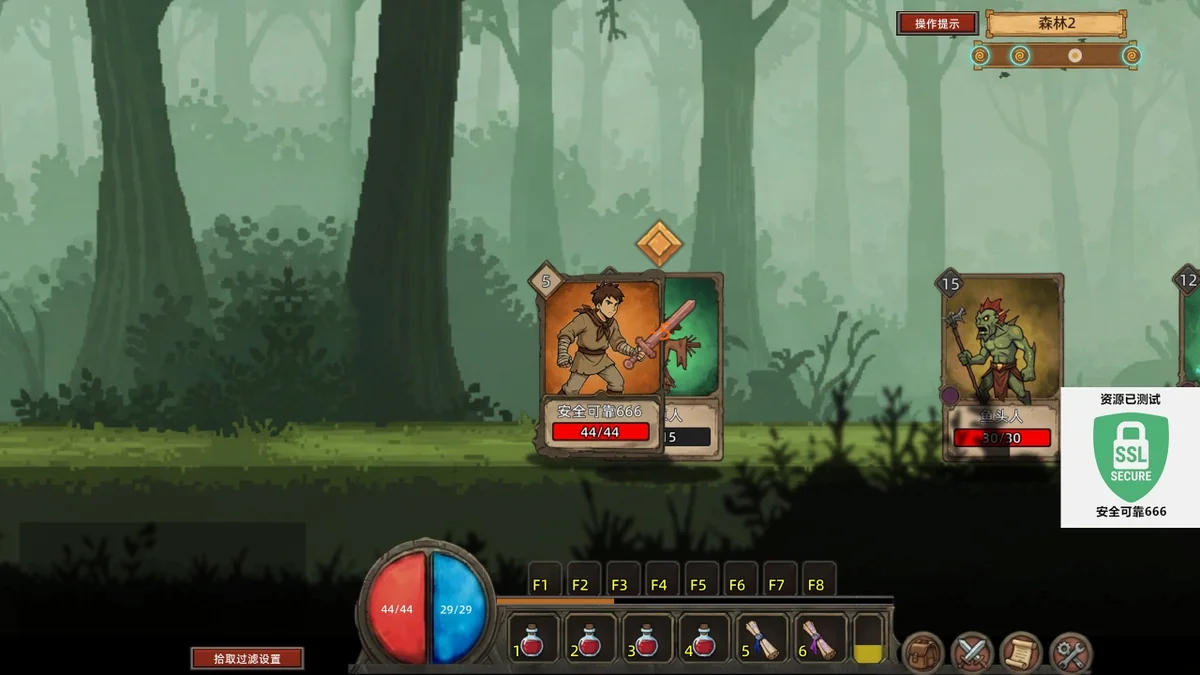Open settings with the wrench icon

click(1071, 653)
